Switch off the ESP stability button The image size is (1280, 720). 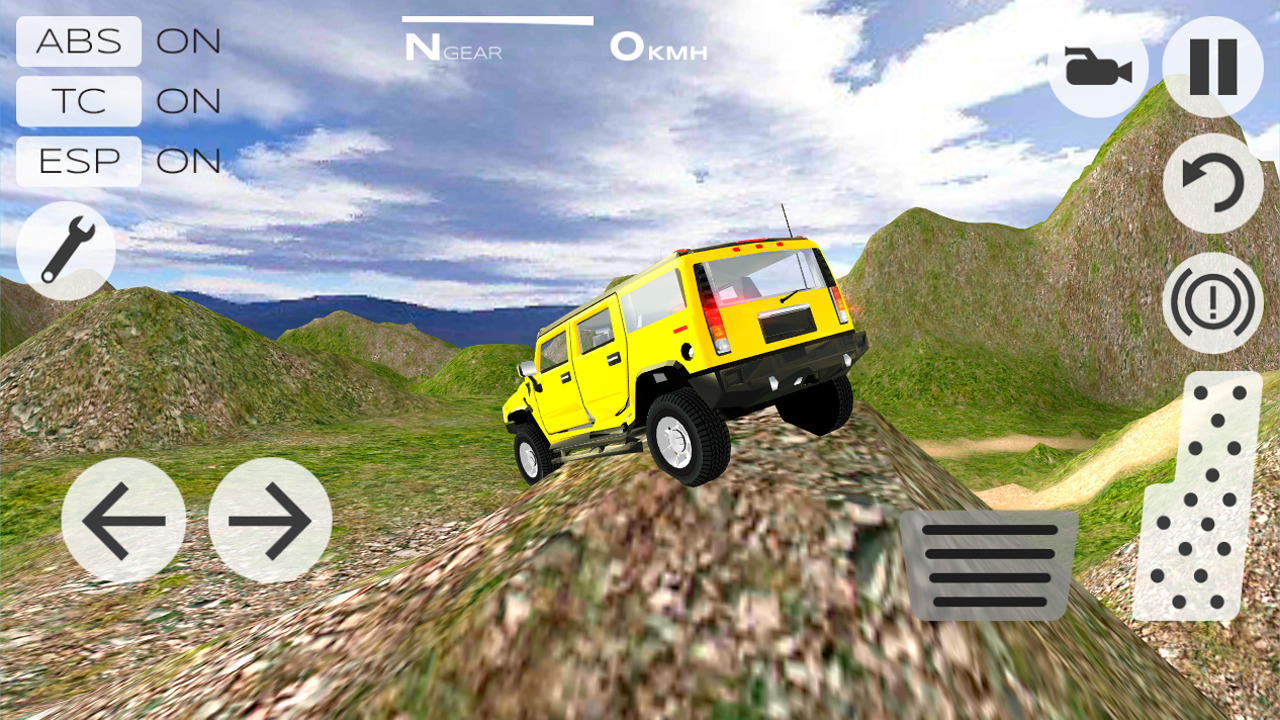(x=79, y=161)
